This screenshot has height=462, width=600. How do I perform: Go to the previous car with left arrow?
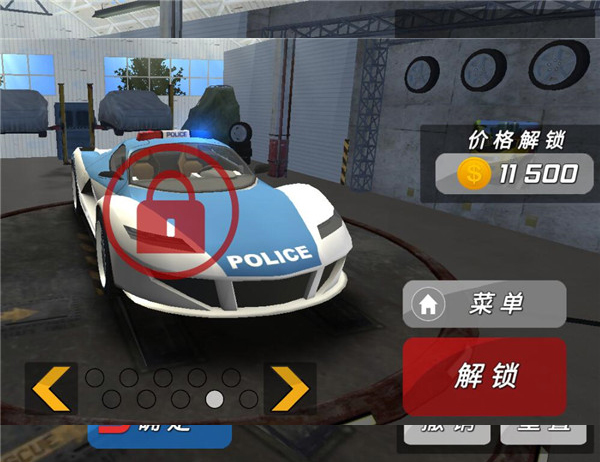(x=51, y=389)
